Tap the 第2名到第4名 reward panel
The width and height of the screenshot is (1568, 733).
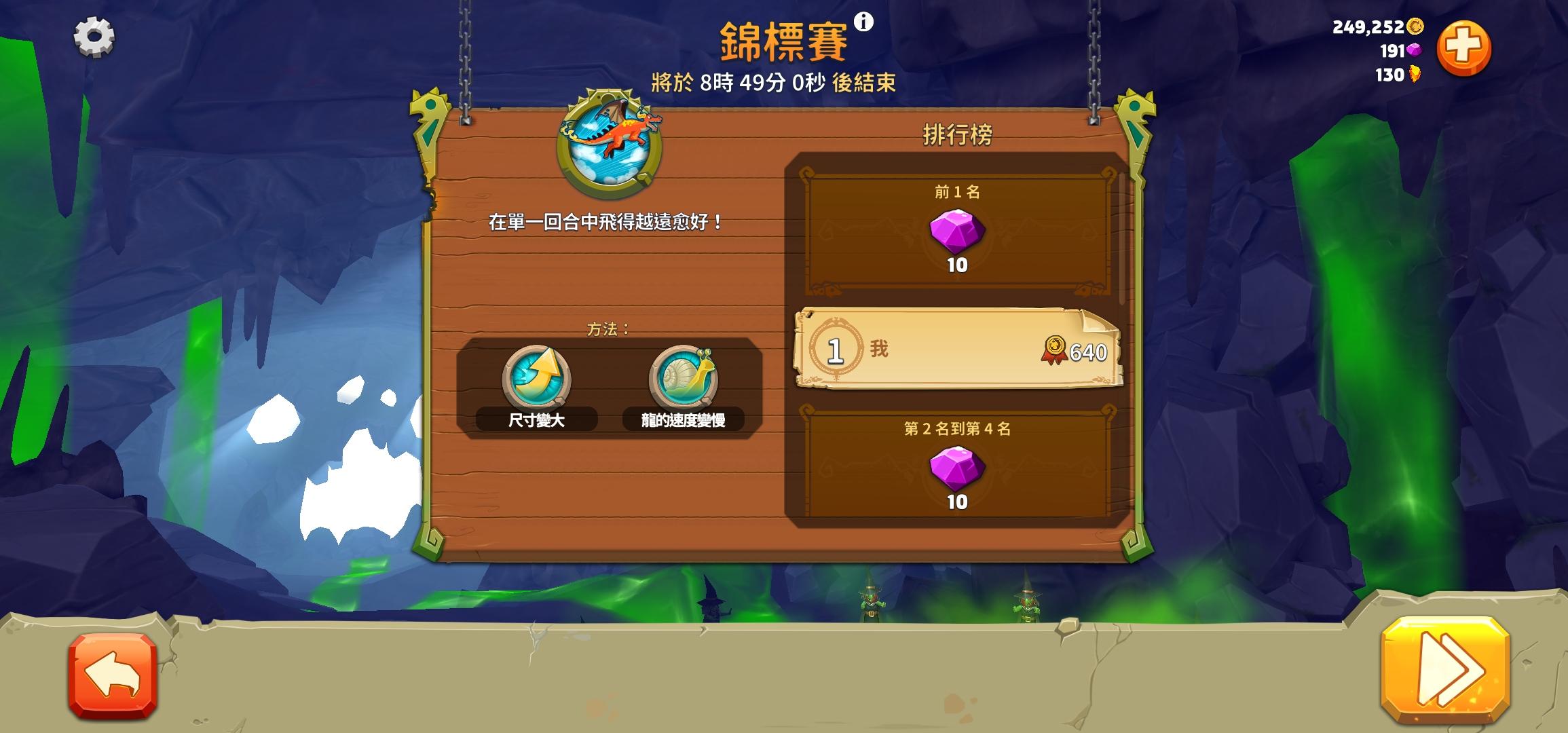[957, 462]
